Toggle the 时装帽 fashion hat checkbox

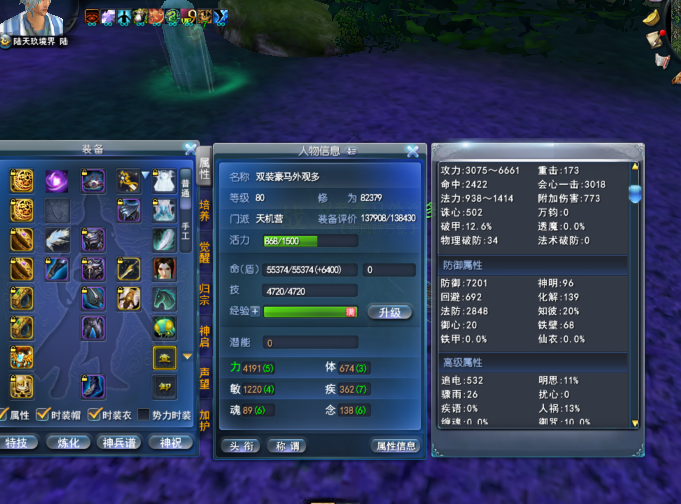[42, 415]
